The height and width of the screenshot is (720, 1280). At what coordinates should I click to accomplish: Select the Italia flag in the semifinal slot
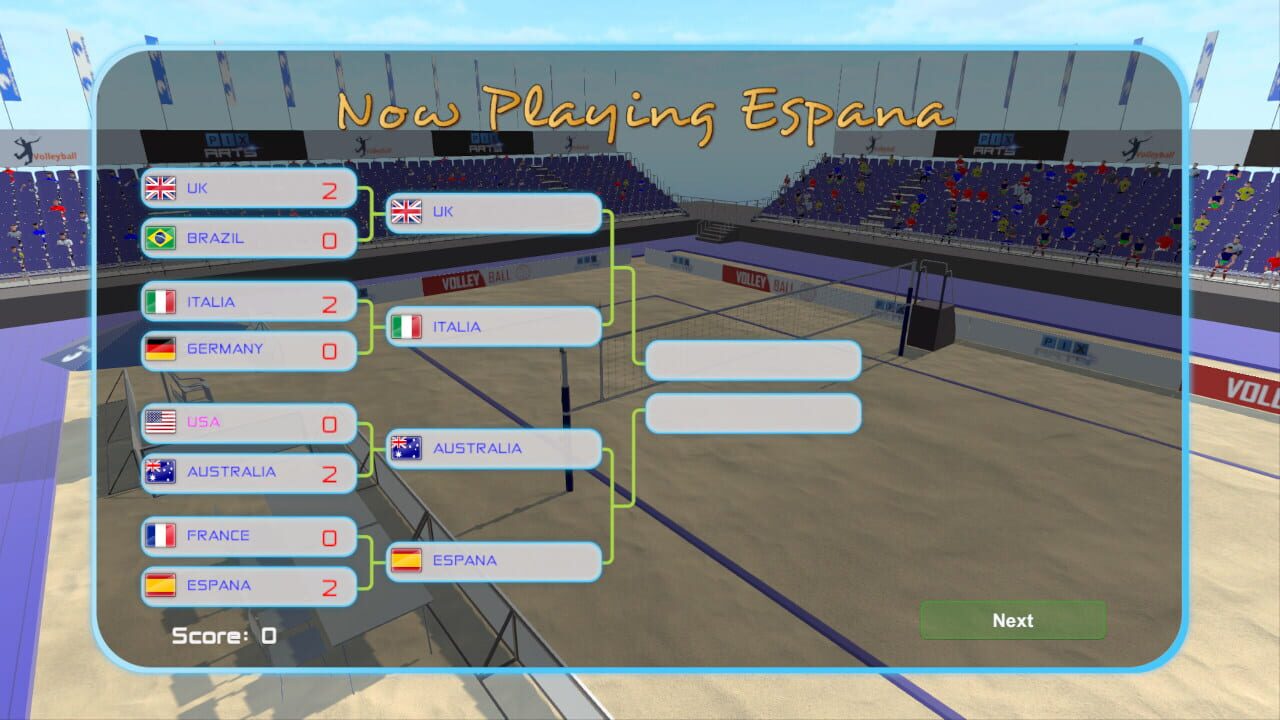pyautogui.click(x=406, y=326)
